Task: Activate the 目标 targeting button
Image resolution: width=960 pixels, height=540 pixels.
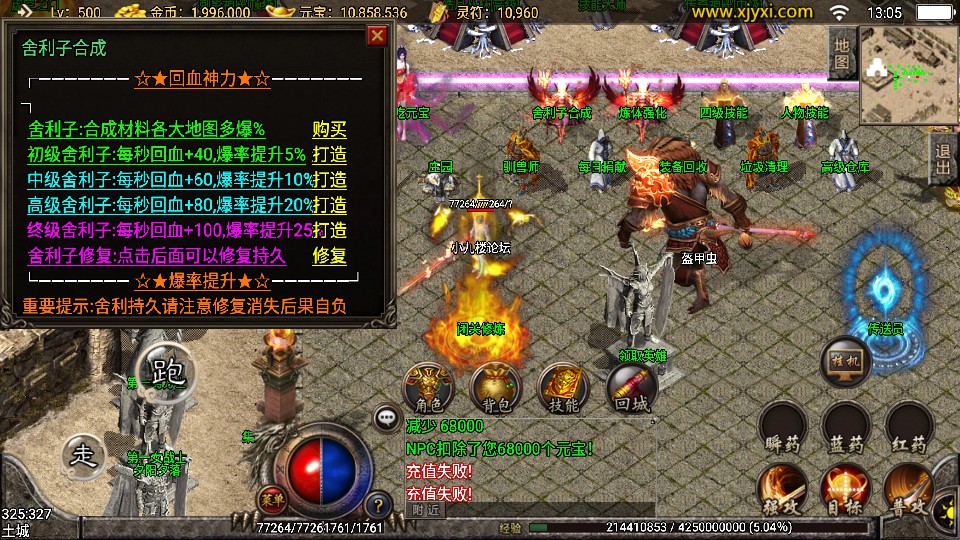Action: coord(845,490)
